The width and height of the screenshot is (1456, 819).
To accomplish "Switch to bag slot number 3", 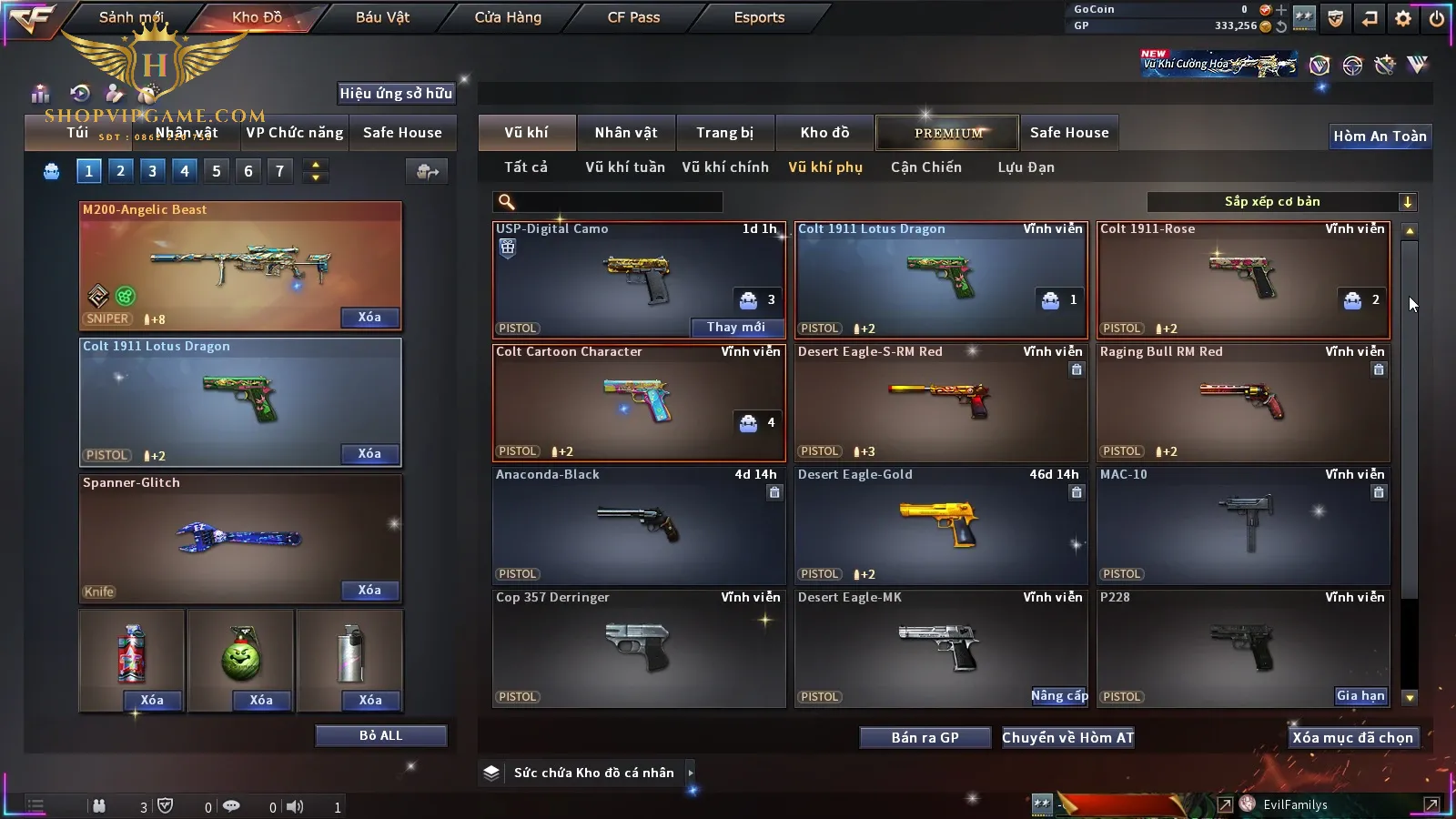I will tap(152, 171).
